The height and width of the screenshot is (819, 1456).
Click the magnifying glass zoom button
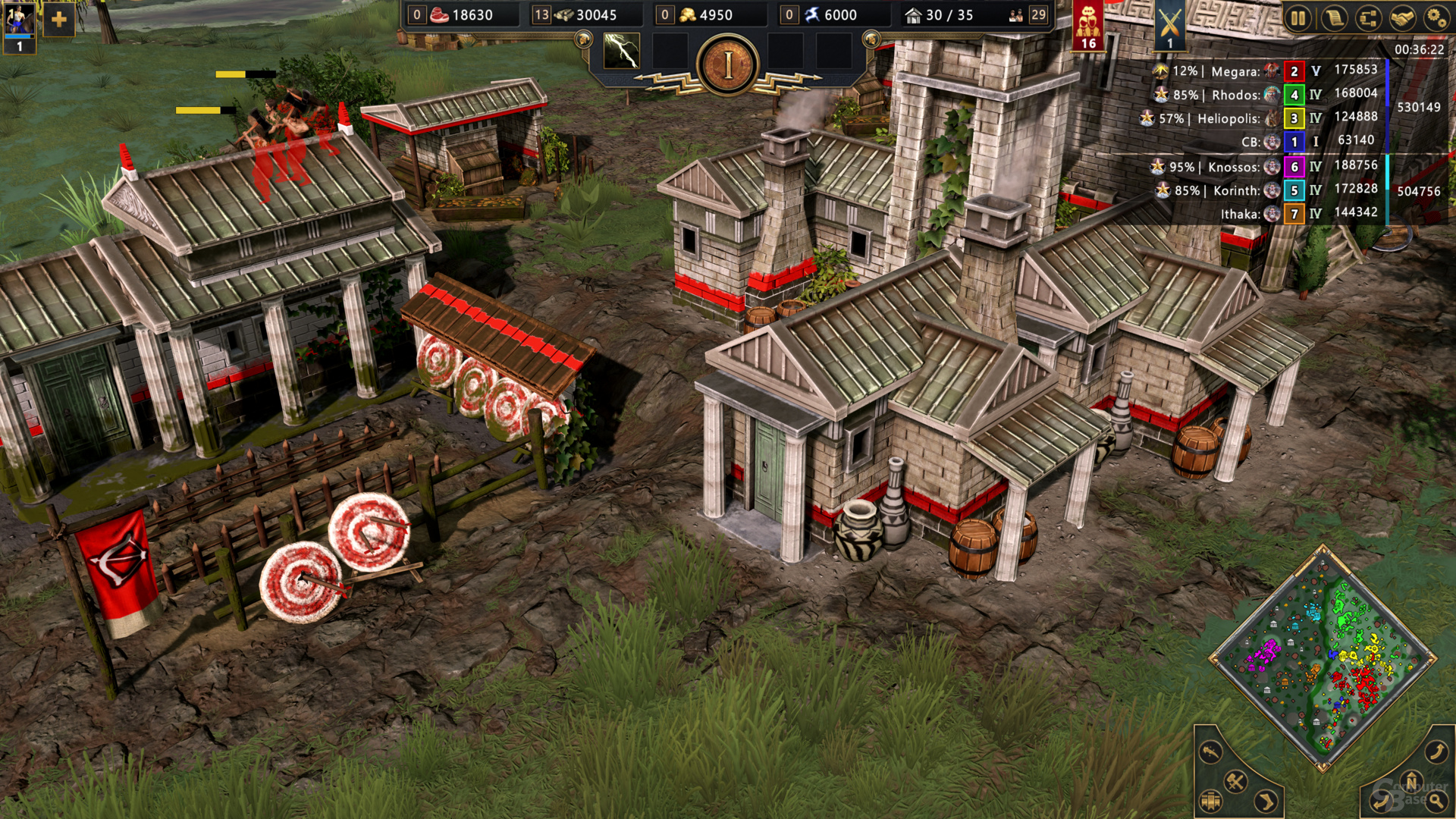(x=1436, y=800)
